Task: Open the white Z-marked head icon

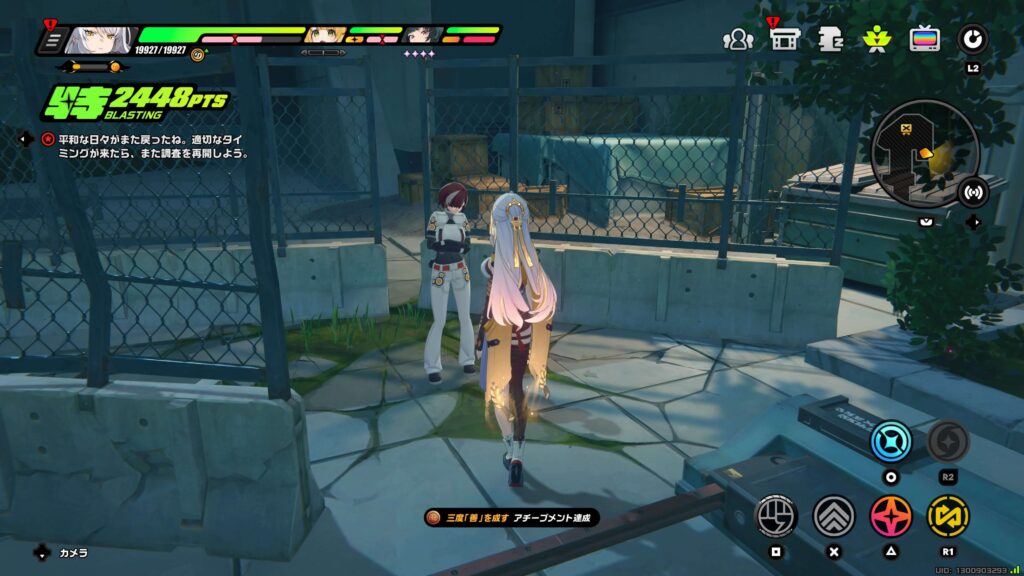Action: pyautogui.click(x=831, y=40)
